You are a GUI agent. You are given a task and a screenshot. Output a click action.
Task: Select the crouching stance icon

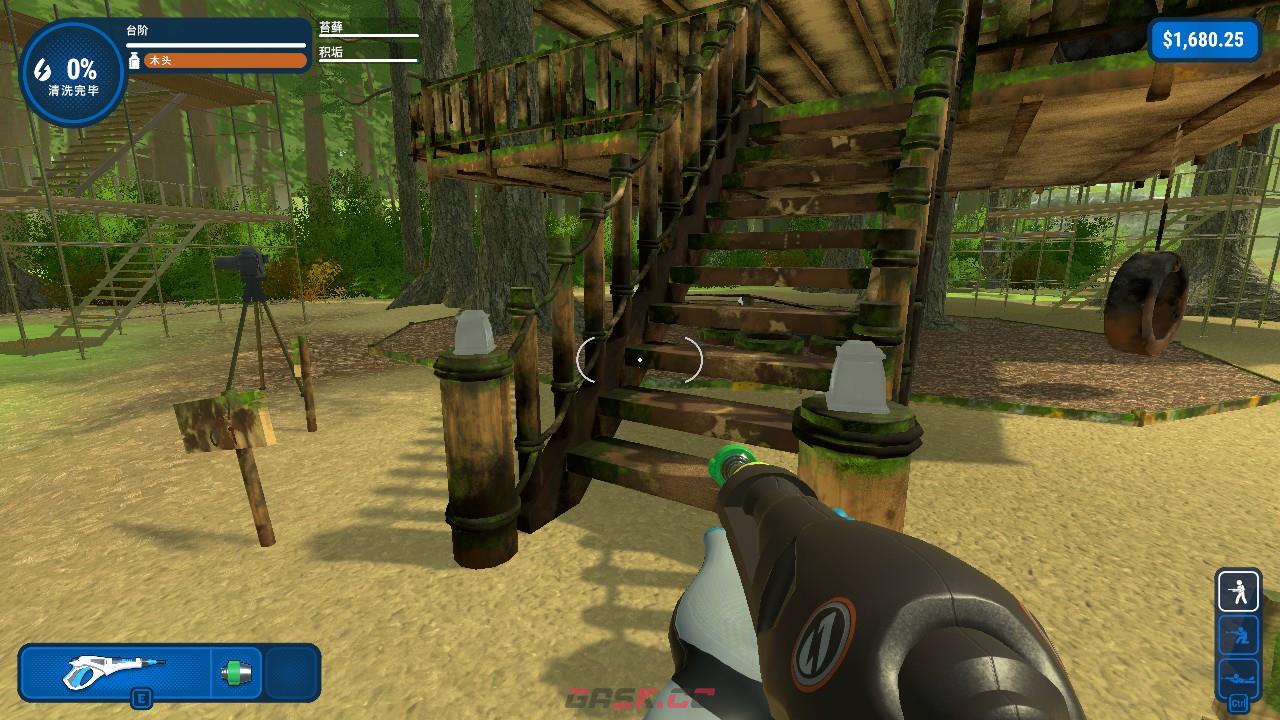click(1238, 634)
